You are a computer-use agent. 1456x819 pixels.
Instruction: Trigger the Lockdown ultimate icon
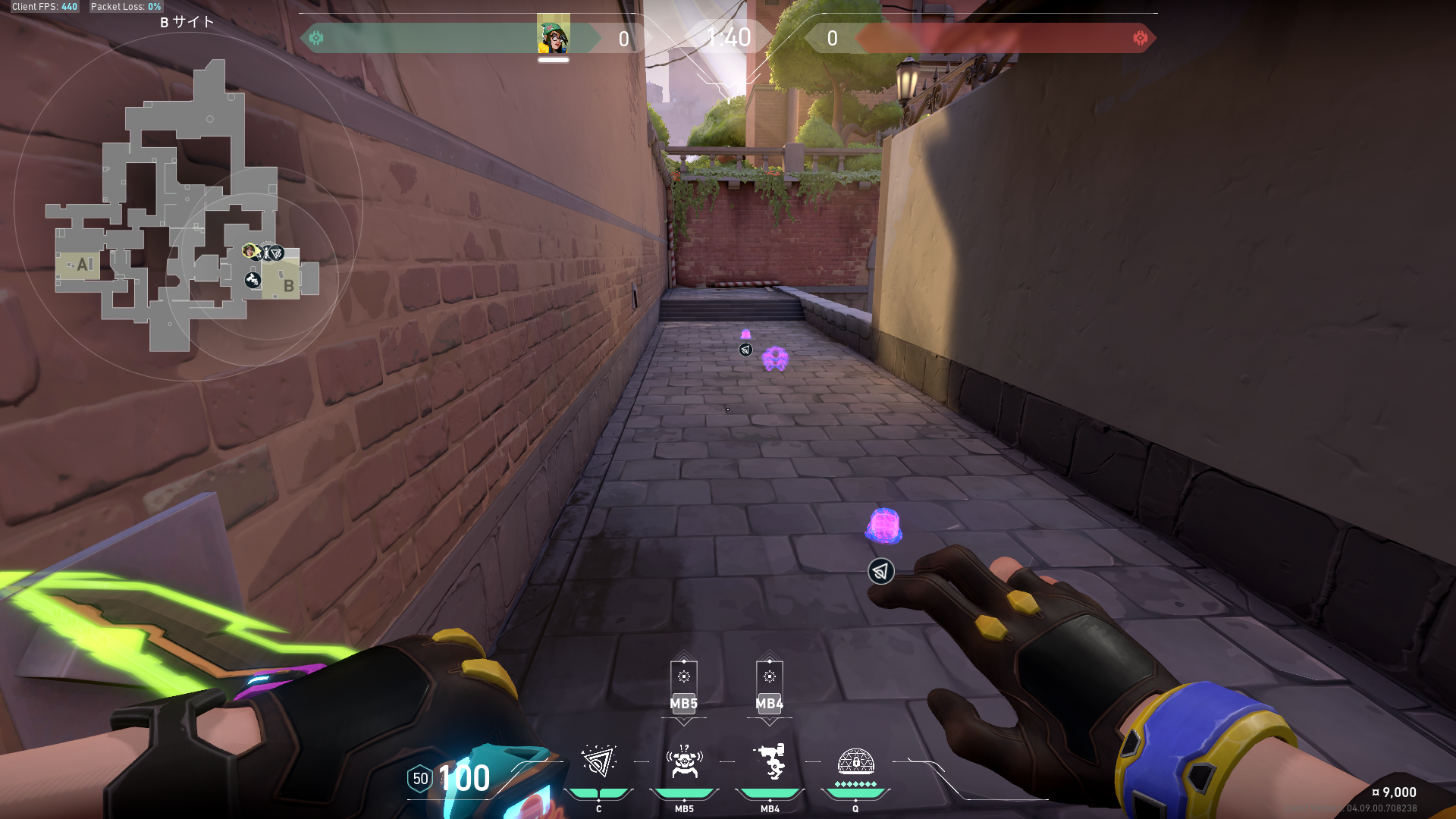coord(855,762)
